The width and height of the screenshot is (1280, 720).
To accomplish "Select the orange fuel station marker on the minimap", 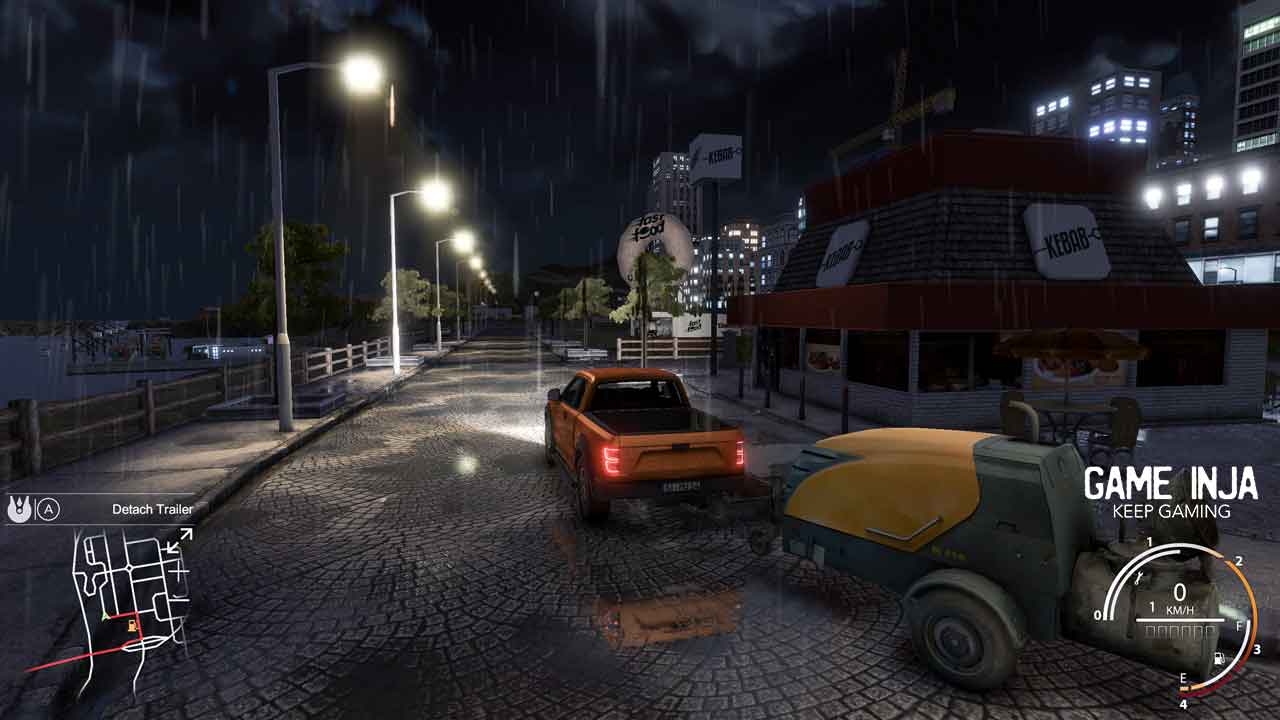I will (133, 626).
